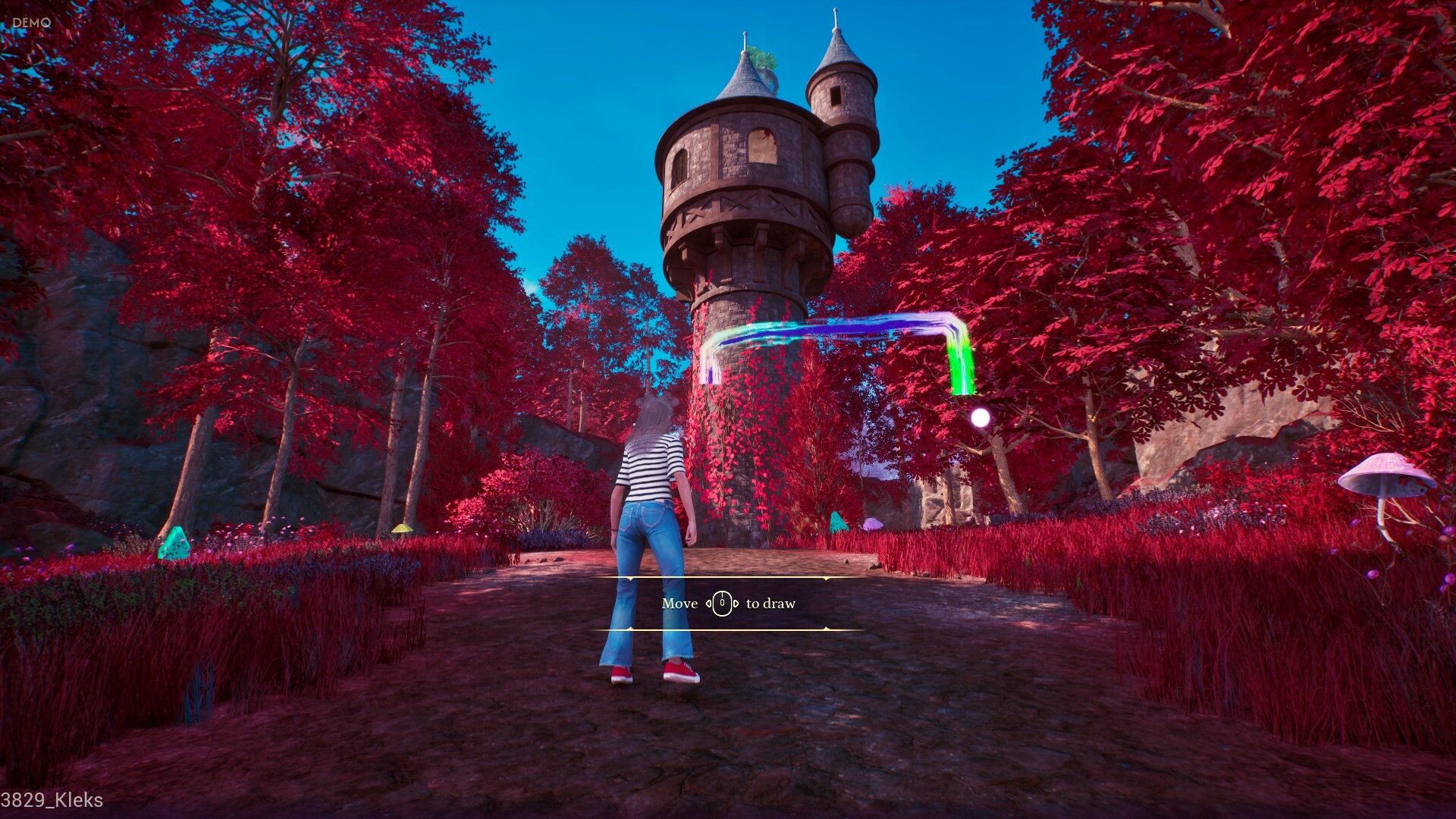Click the left arrow beside the mouse icon
Screen dimensions: 1456x819
click(709, 604)
